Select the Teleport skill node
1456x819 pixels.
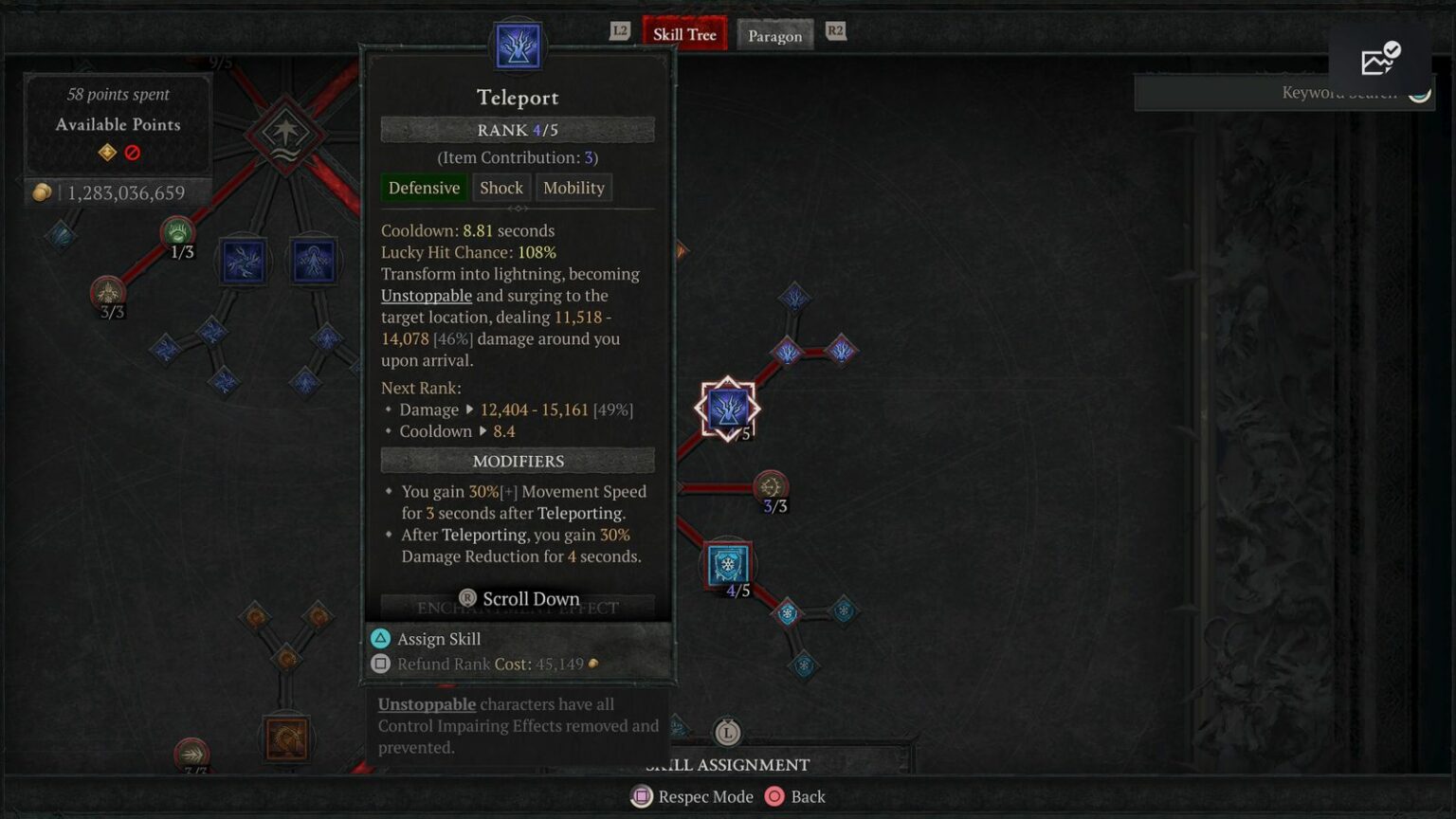727,409
